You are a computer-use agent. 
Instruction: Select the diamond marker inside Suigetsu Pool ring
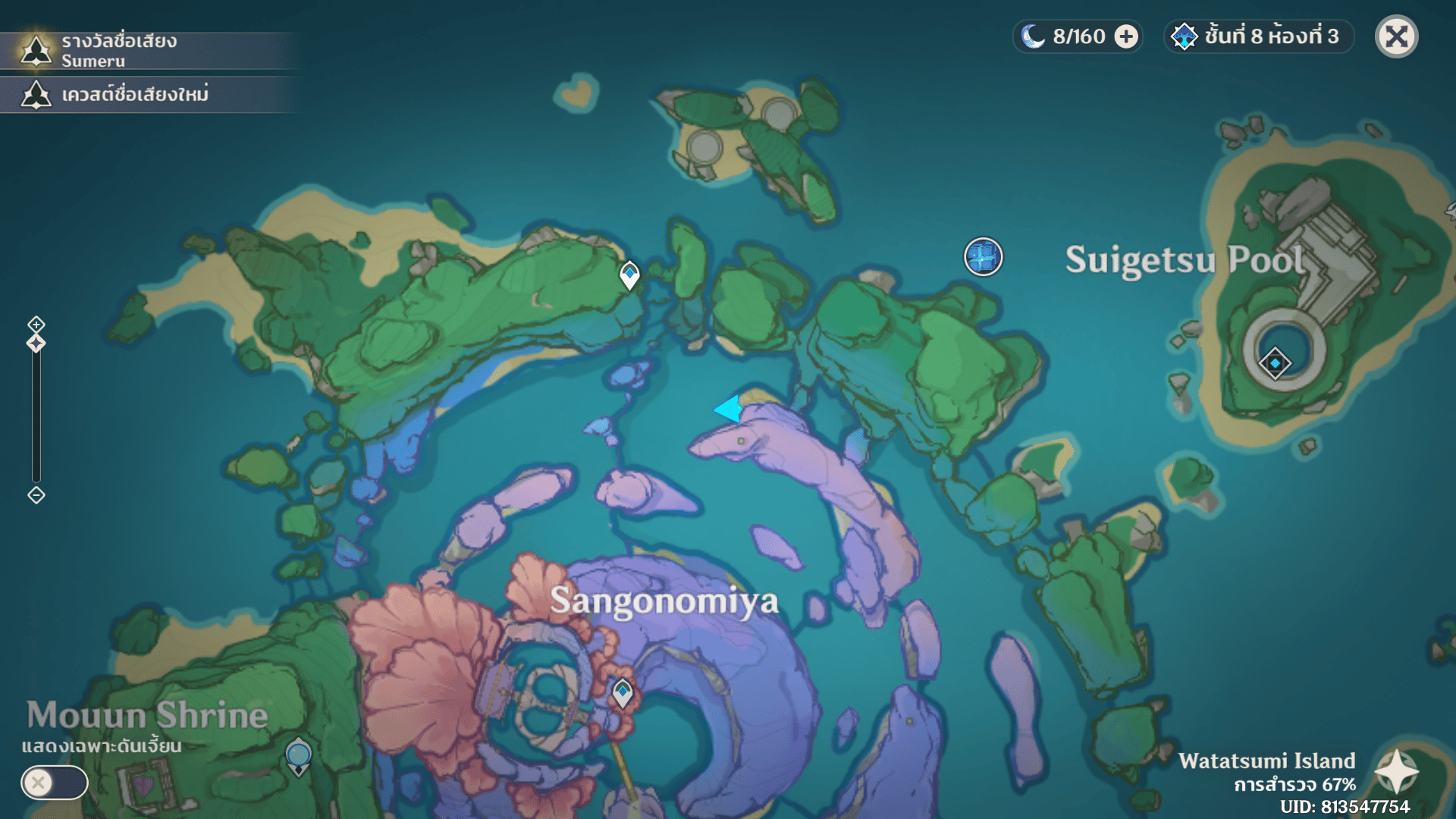1275,363
